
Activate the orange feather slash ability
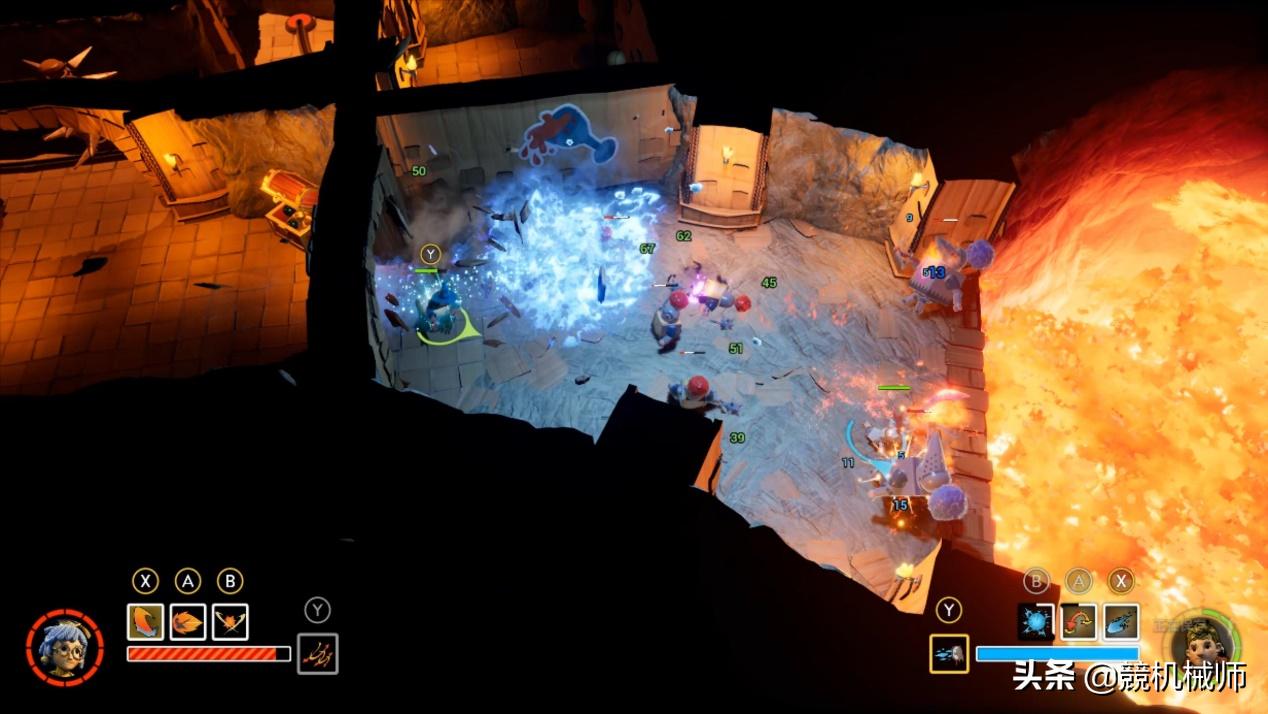pos(145,622)
